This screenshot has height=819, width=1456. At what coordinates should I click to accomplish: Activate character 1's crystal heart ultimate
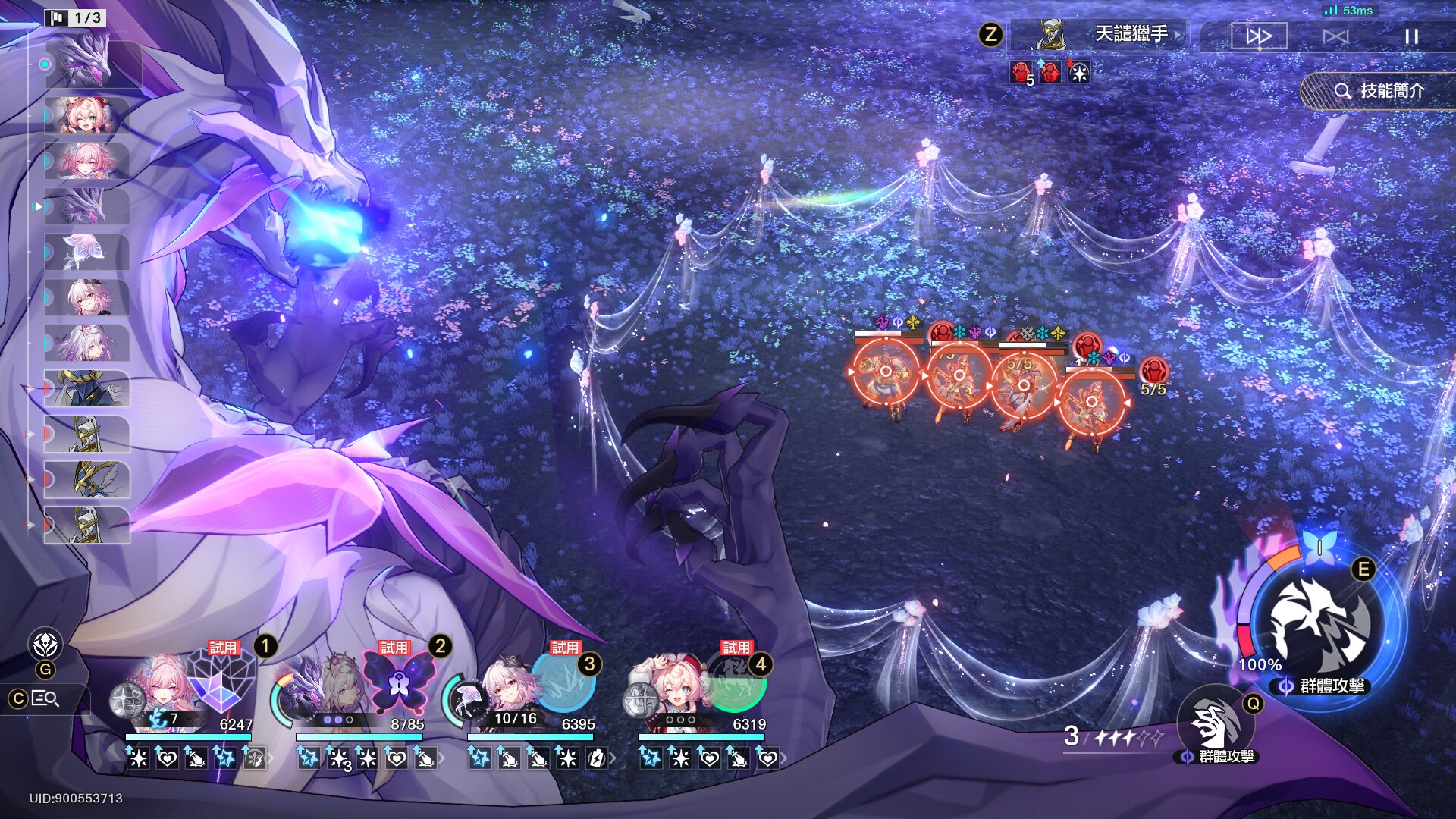click(221, 677)
